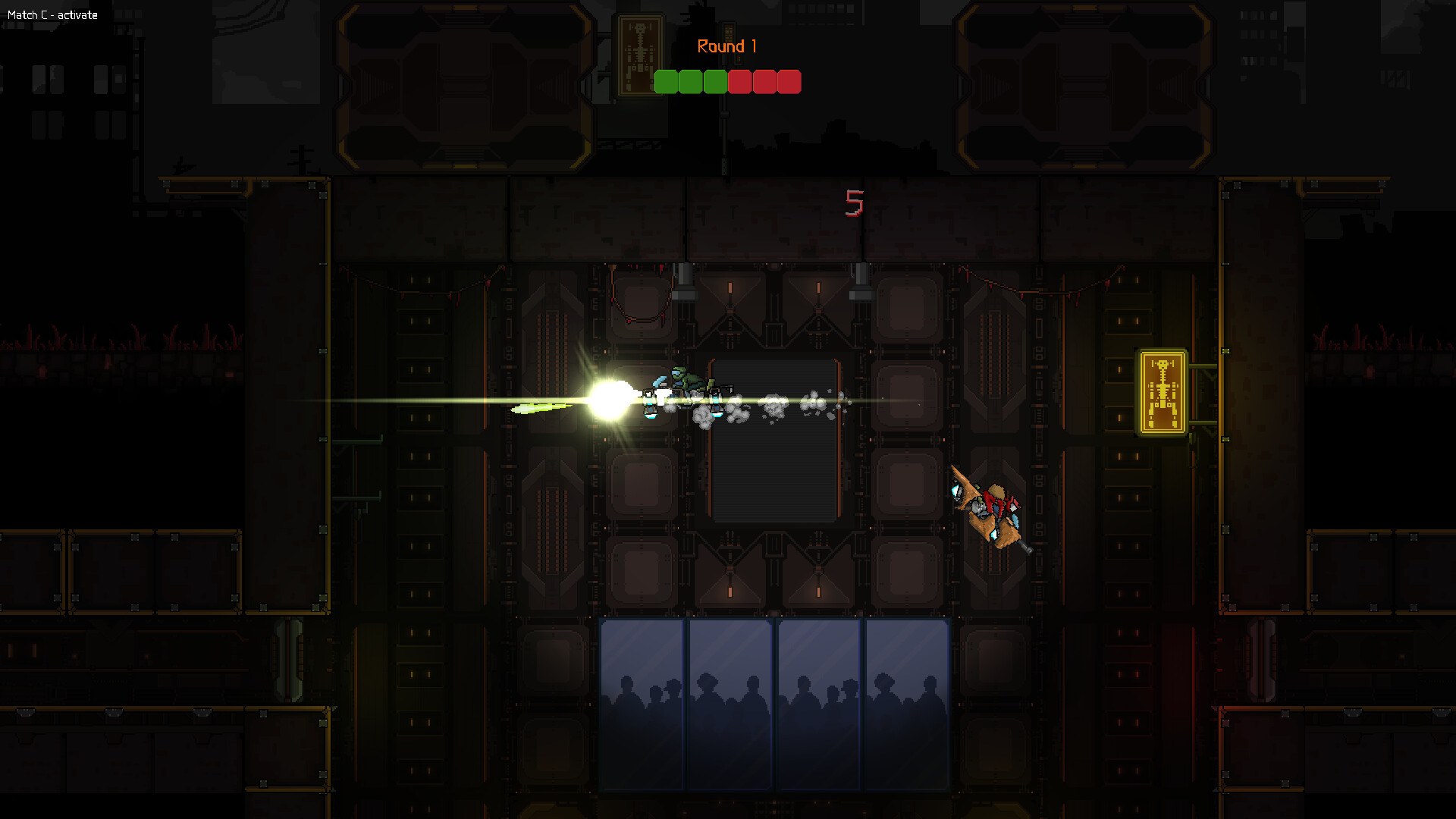Click the rightmost crowd window pane
This screenshot has height=819, width=1456.
point(906,705)
